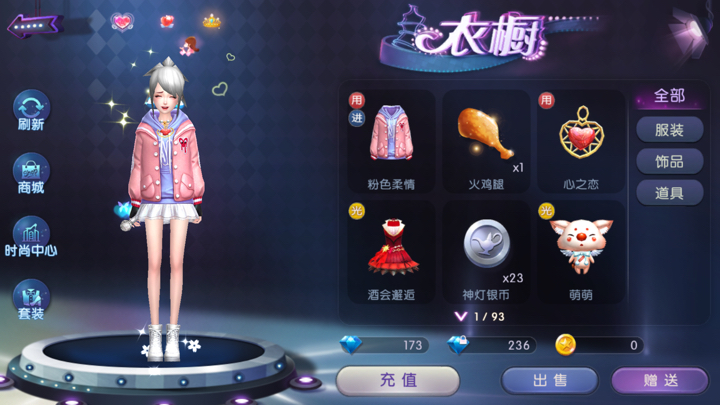Image resolution: width=720 pixels, height=405 pixels.
Task: Switch to the 全部 all-items tab
Action: (670, 97)
